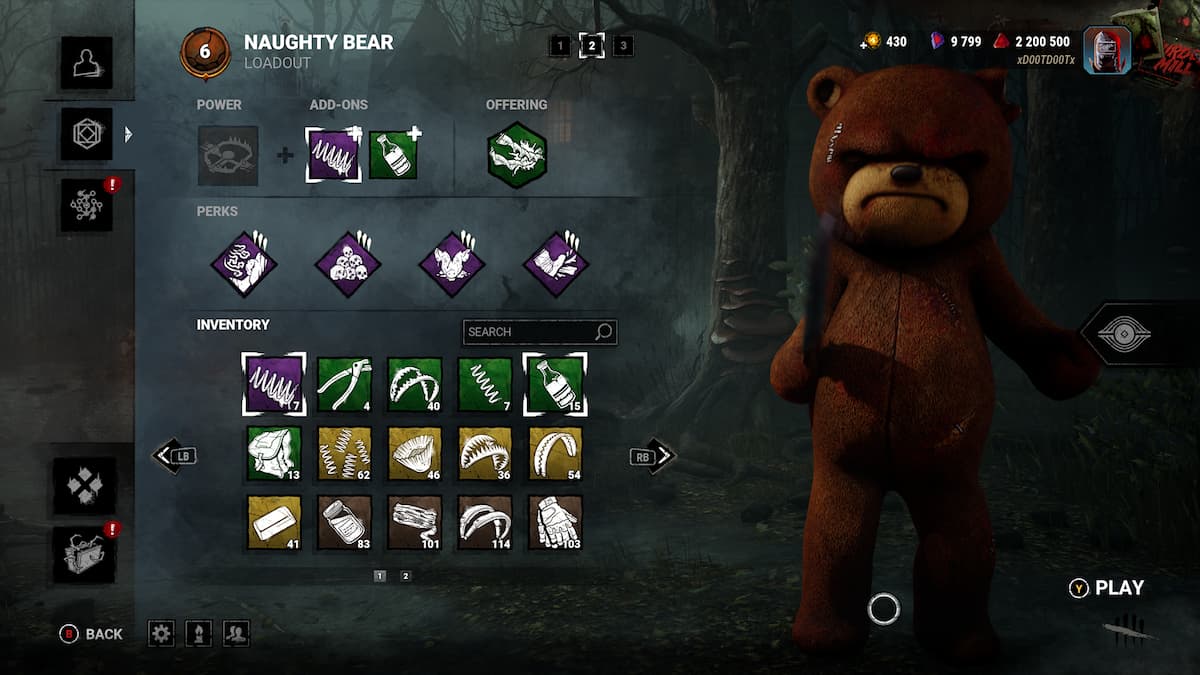
Task: Type in the inventory Search box
Action: coord(530,332)
